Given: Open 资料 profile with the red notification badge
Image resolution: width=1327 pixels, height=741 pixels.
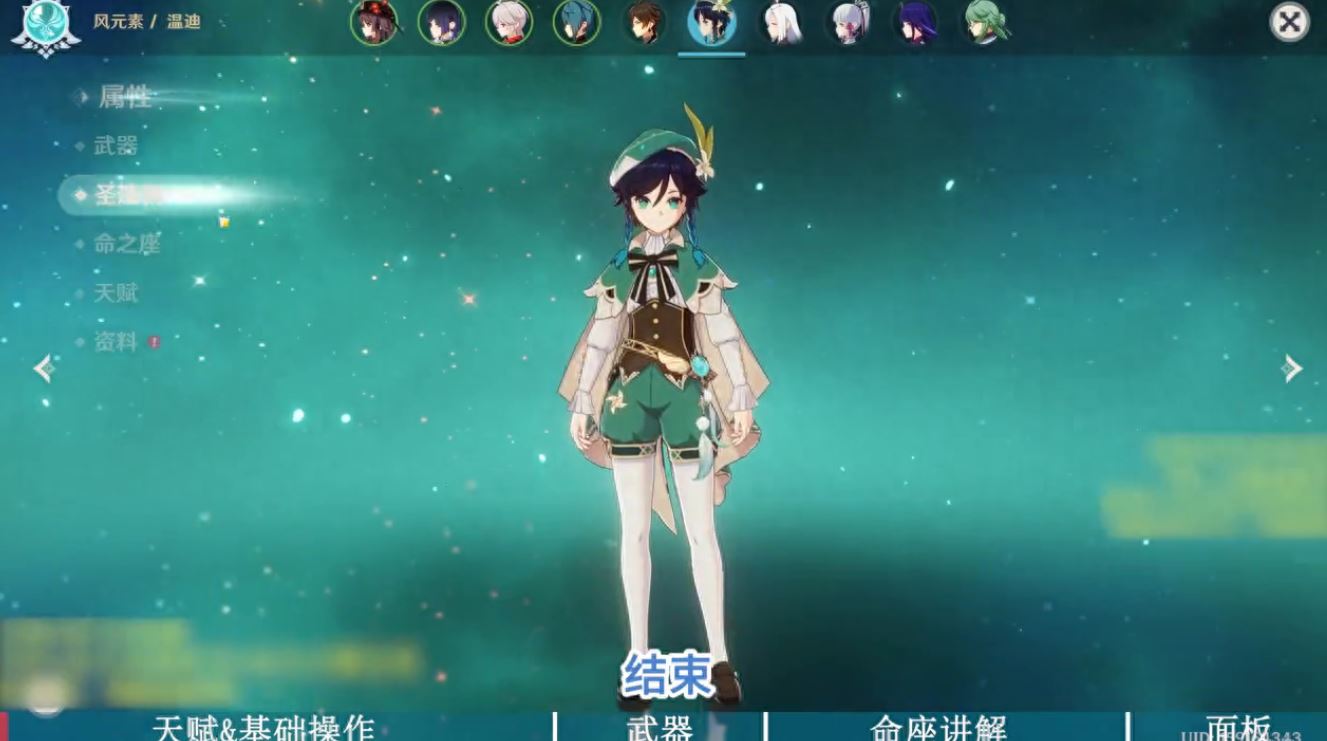Looking at the screenshot, I should click(122, 343).
